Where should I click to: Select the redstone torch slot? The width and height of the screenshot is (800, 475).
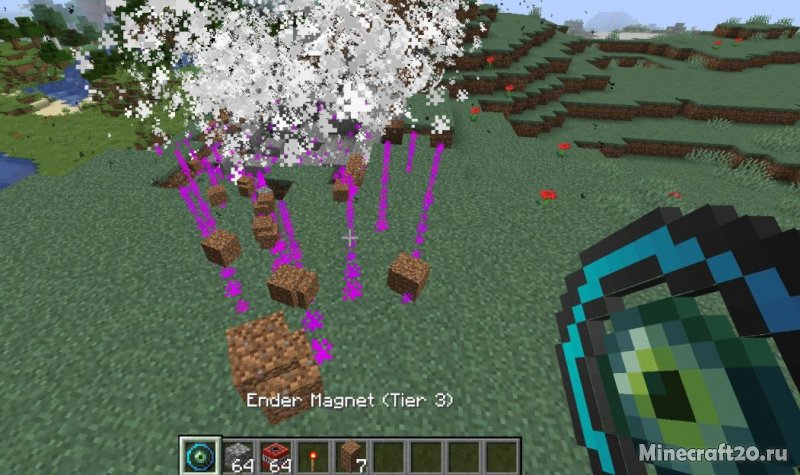[x=311, y=456]
